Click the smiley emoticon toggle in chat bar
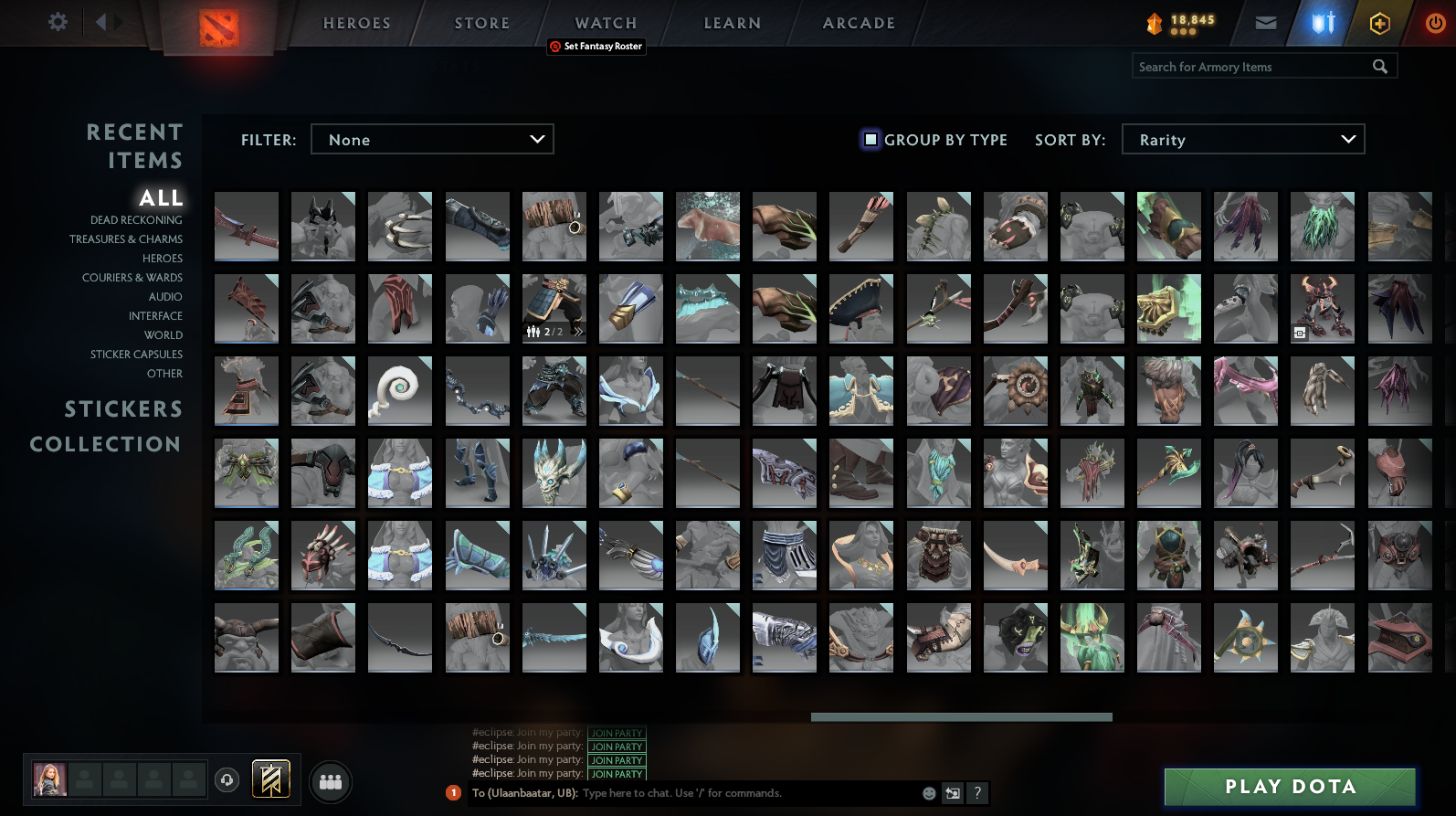This screenshot has width=1456, height=816. [929, 793]
